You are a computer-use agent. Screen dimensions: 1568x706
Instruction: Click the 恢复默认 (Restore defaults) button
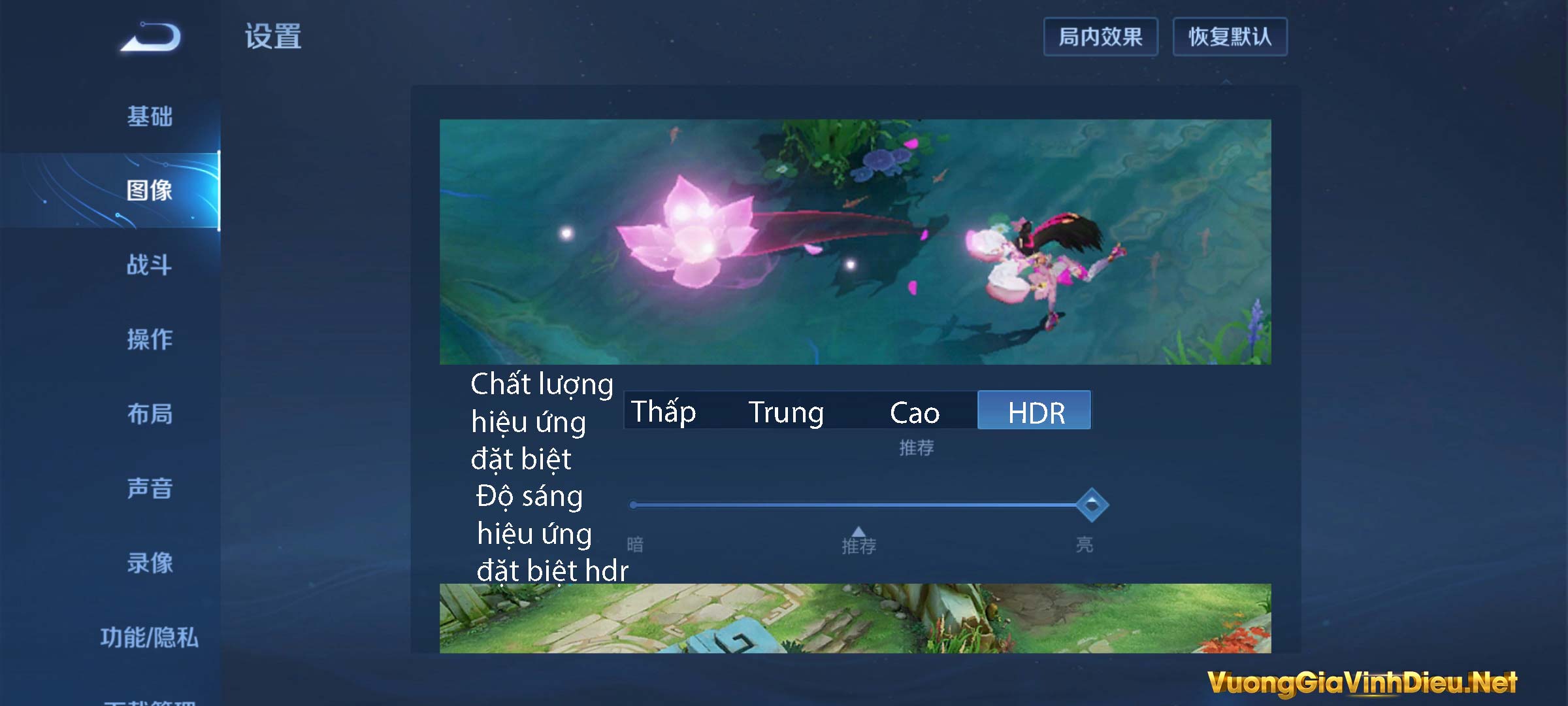(1230, 37)
